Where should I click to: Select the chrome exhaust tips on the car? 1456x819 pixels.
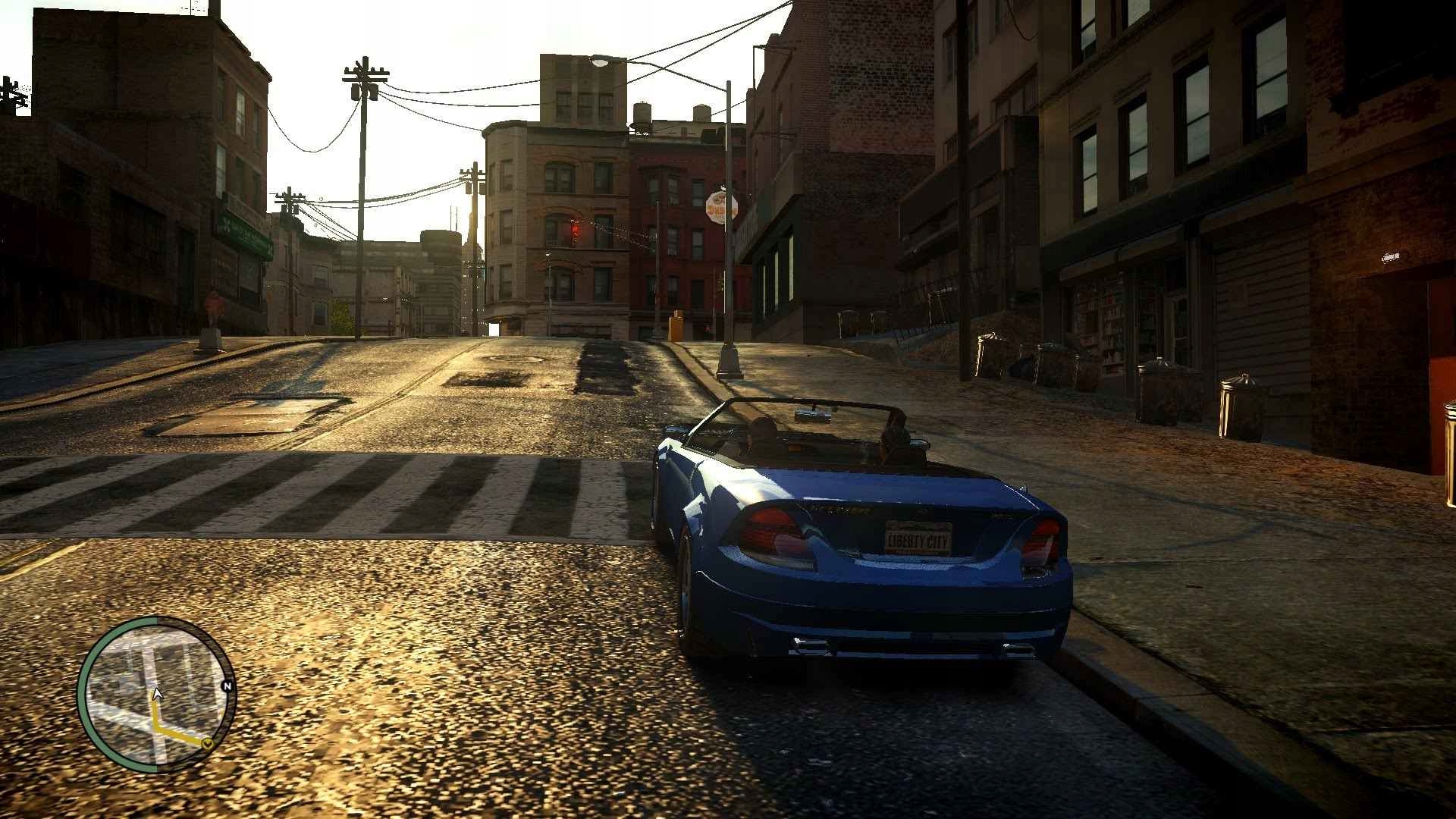812,646
